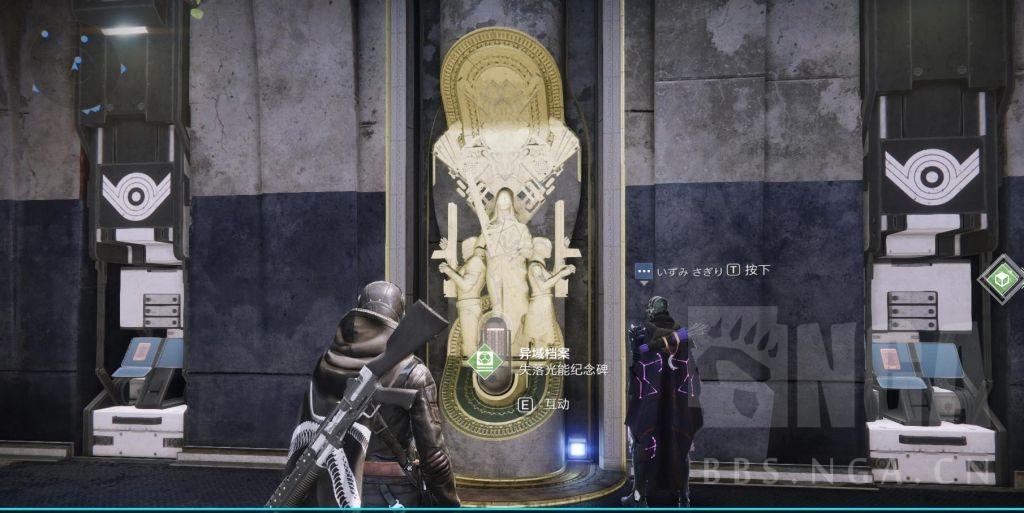Click the speech bubble icon beside いずみ さぎり

click(x=644, y=270)
